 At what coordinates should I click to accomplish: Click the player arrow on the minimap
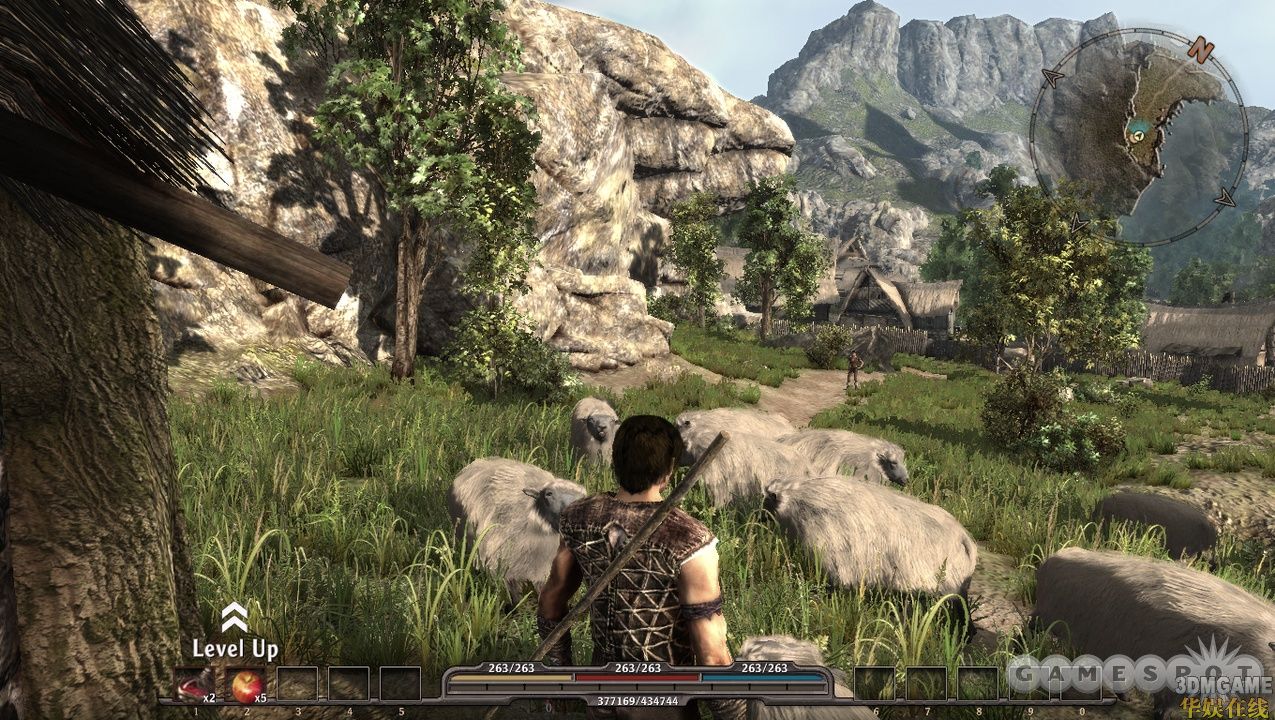1137,130
